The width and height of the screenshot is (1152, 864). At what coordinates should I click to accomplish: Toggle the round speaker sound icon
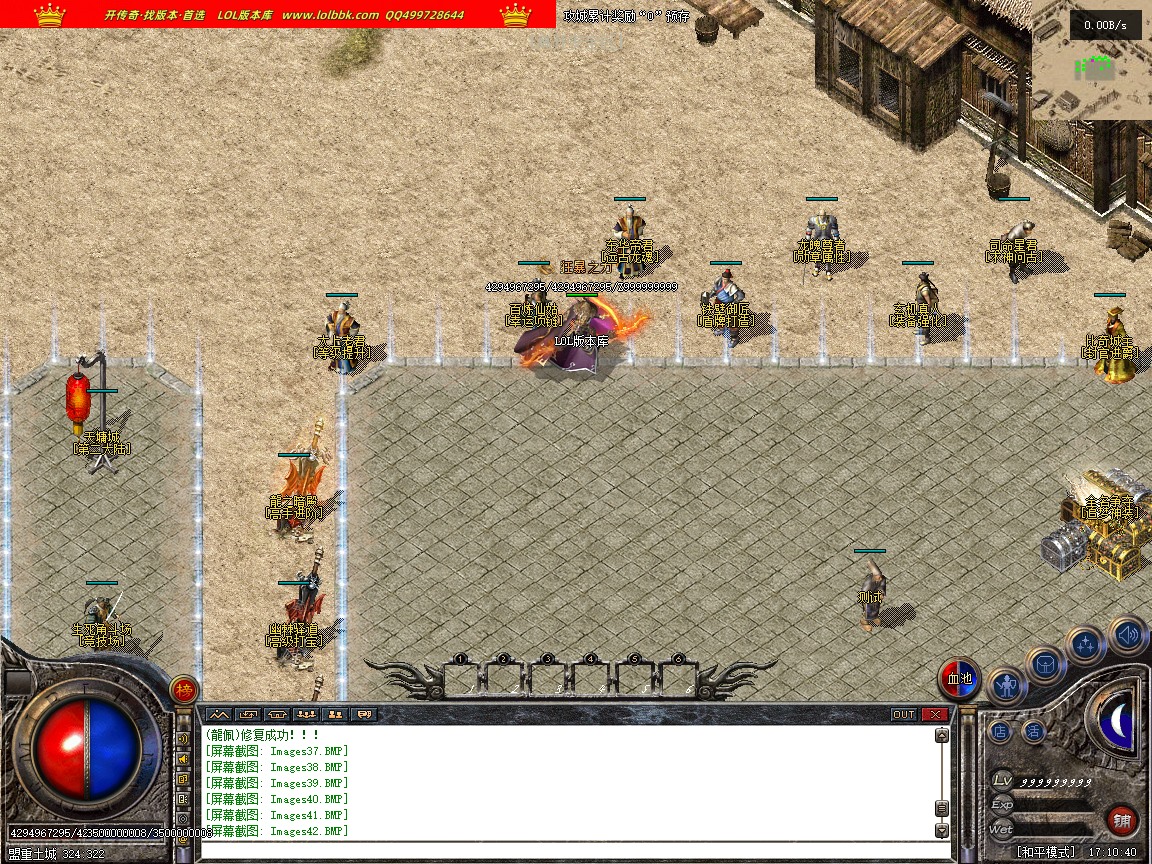point(1127,633)
